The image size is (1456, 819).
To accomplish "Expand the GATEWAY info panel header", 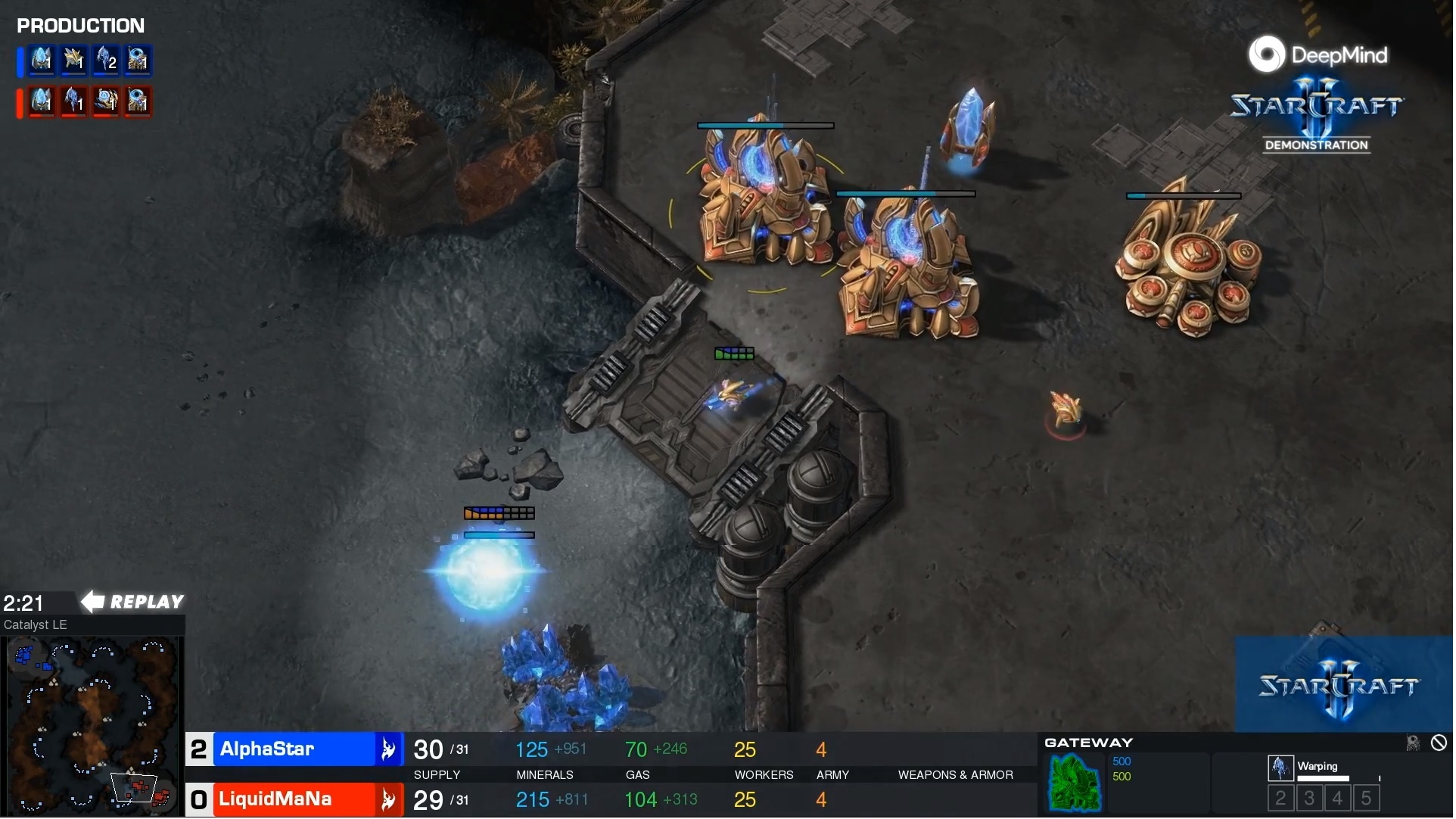I will pyautogui.click(x=1087, y=743).
